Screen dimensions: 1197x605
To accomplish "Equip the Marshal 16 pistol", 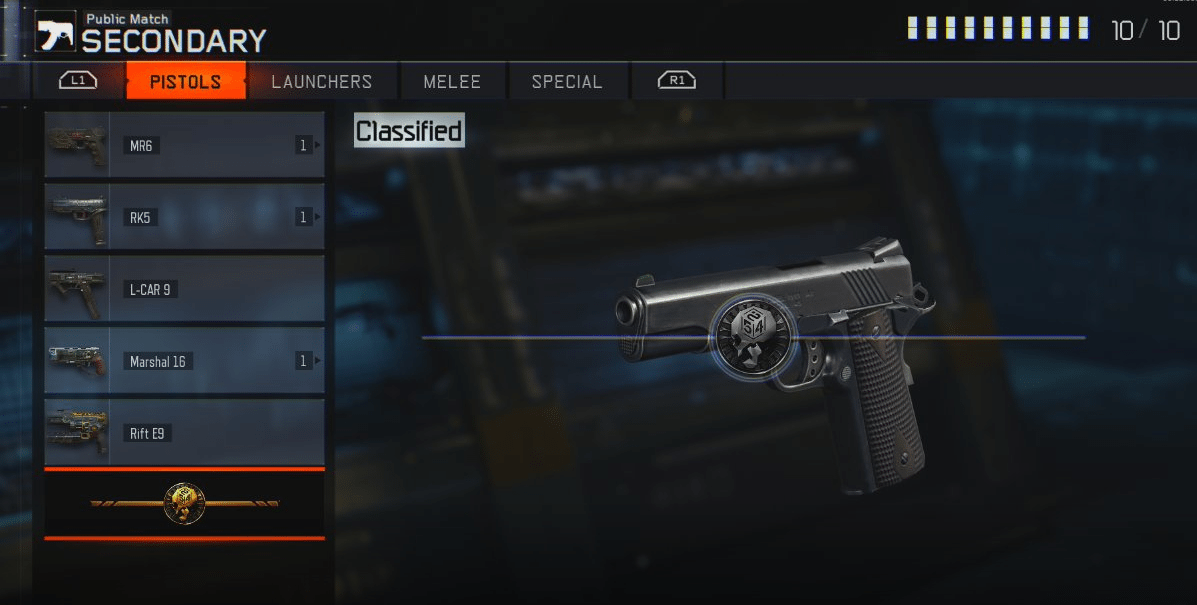I will pos(184,361).
